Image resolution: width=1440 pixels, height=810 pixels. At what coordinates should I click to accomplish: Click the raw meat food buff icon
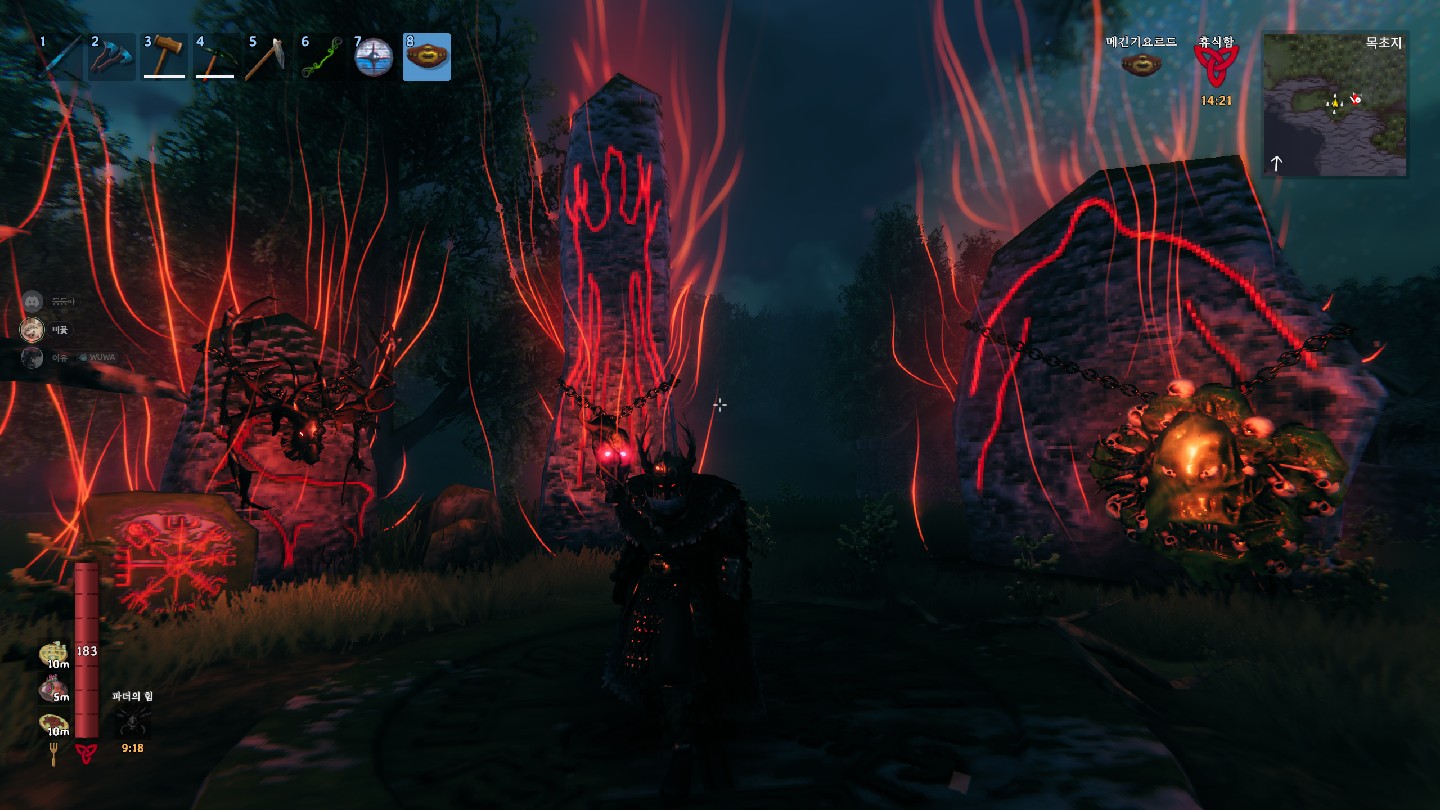point(53,688)
